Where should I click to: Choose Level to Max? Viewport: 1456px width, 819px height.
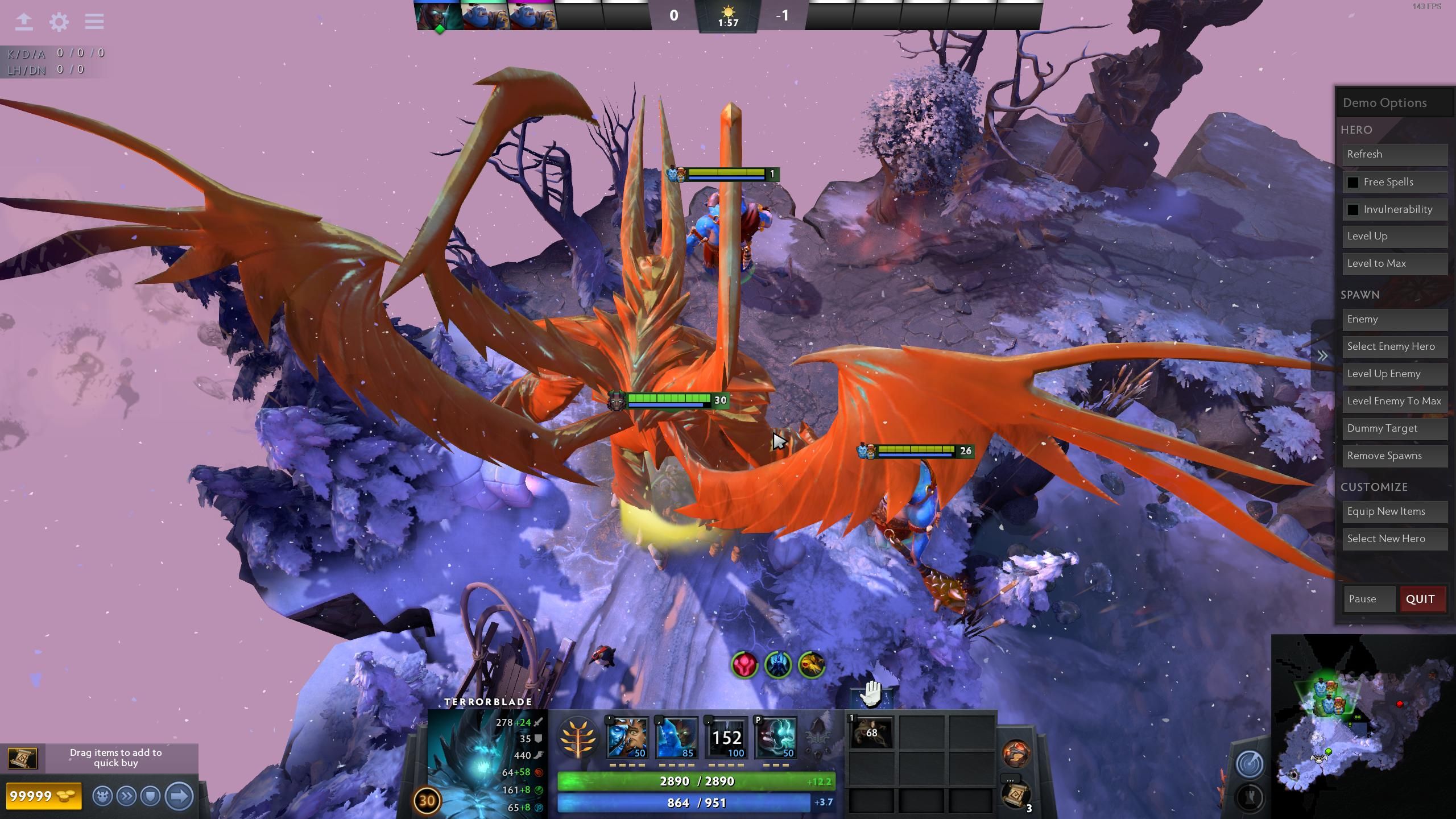pyautogui.click(x=1395, y=264)
